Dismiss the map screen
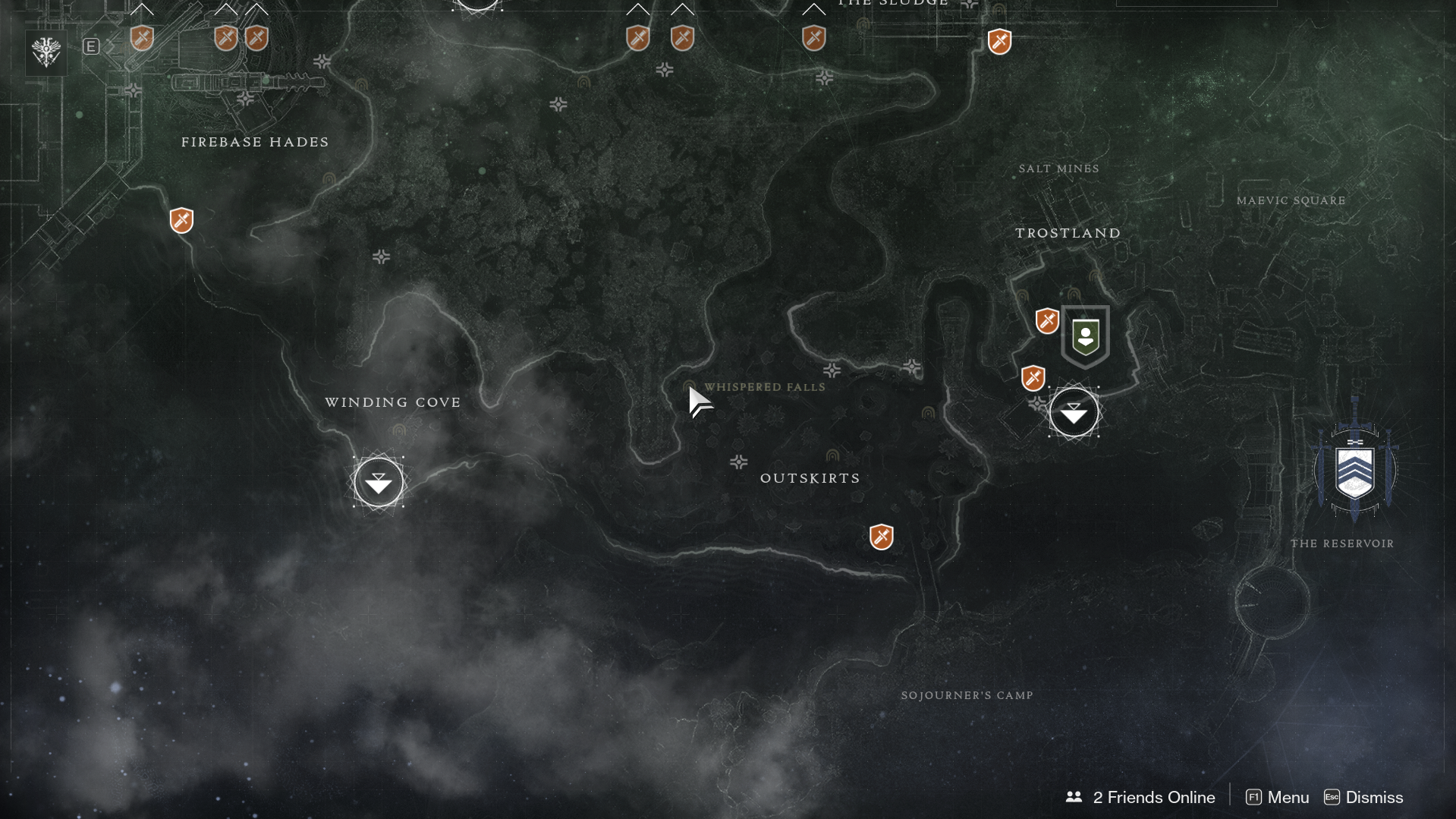The width and height of the screenshot is (1456, 819). [1363, 797]
